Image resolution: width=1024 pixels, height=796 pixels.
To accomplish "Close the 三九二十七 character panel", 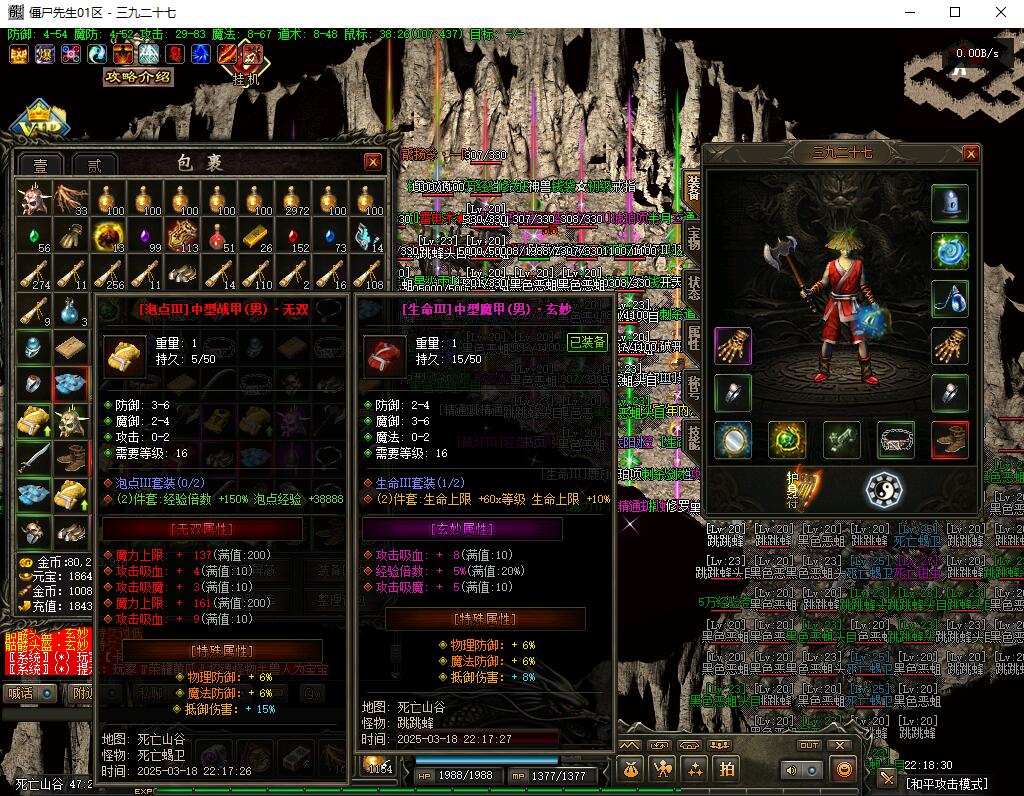I will (970, 154).
